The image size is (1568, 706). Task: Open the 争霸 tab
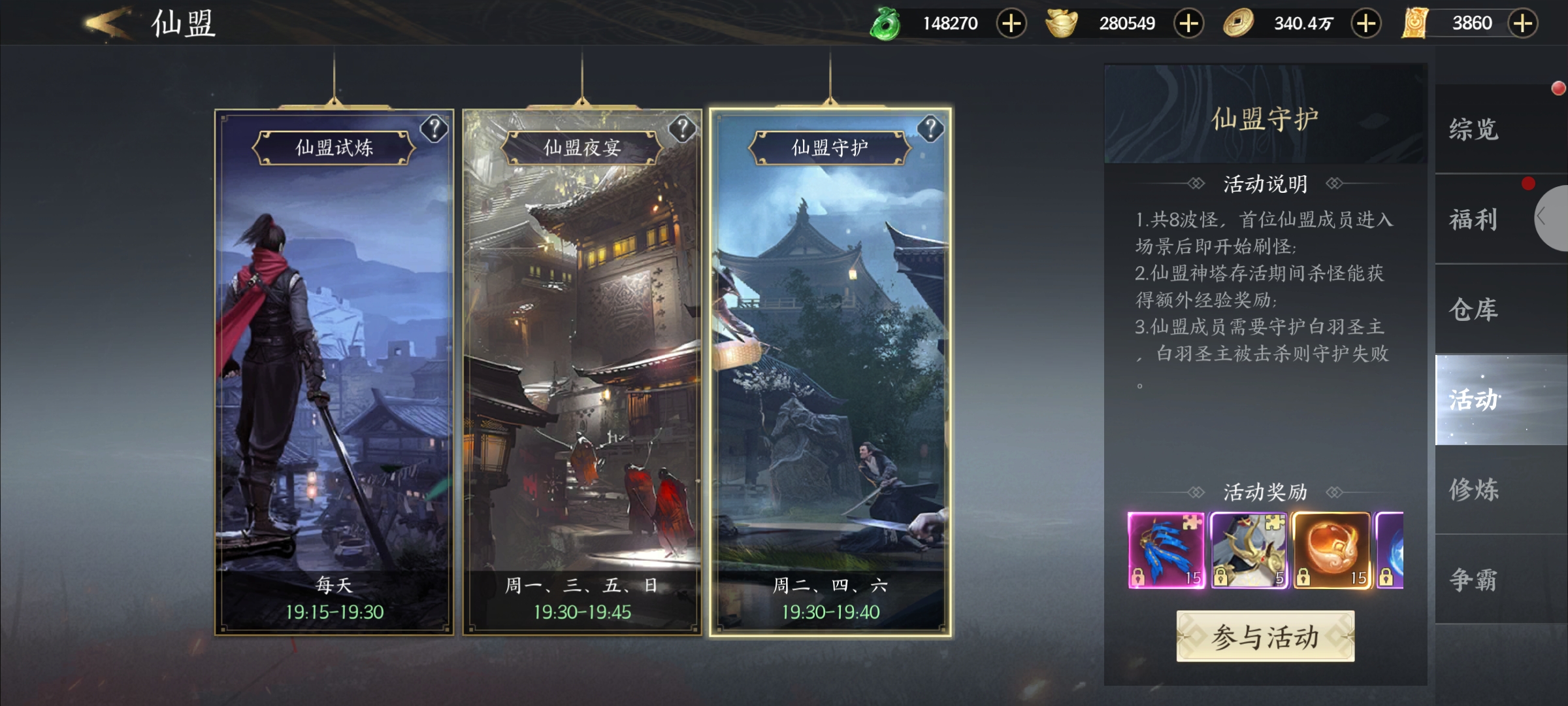(1474, 579)
